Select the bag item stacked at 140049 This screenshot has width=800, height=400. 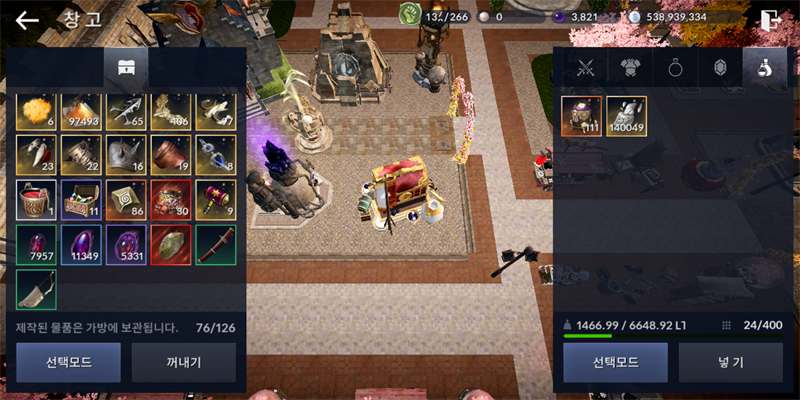pyautogui.click(x=626, y=116)
